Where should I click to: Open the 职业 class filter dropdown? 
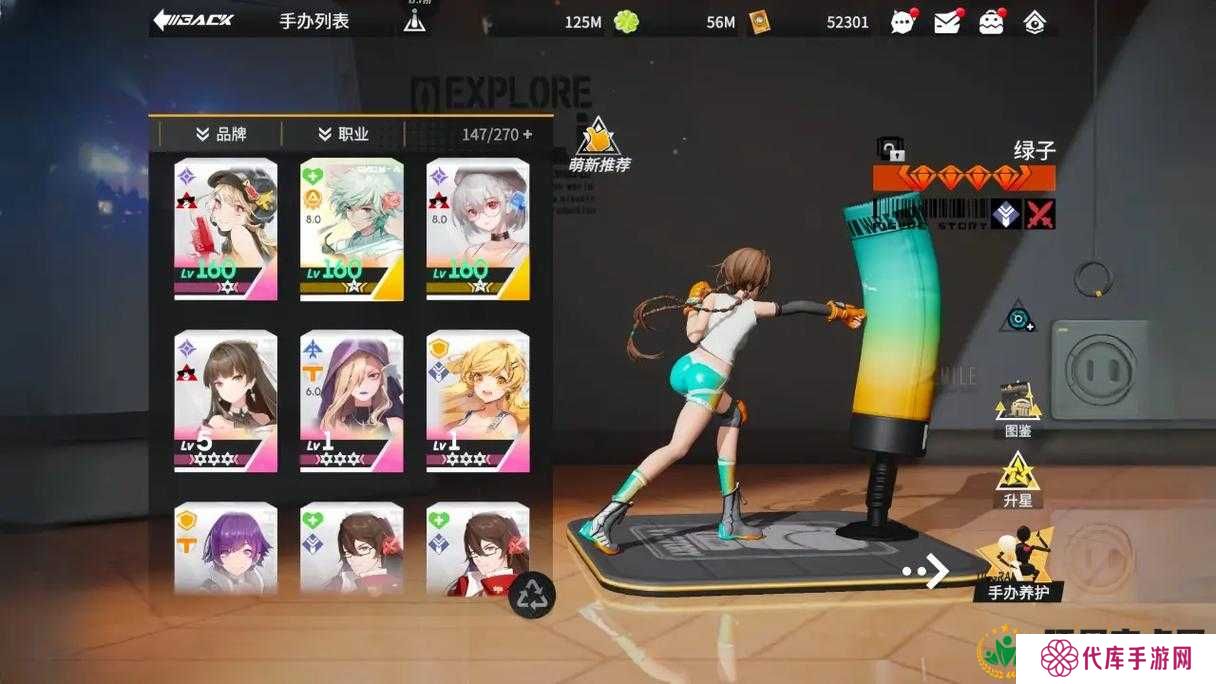[343, 134]
